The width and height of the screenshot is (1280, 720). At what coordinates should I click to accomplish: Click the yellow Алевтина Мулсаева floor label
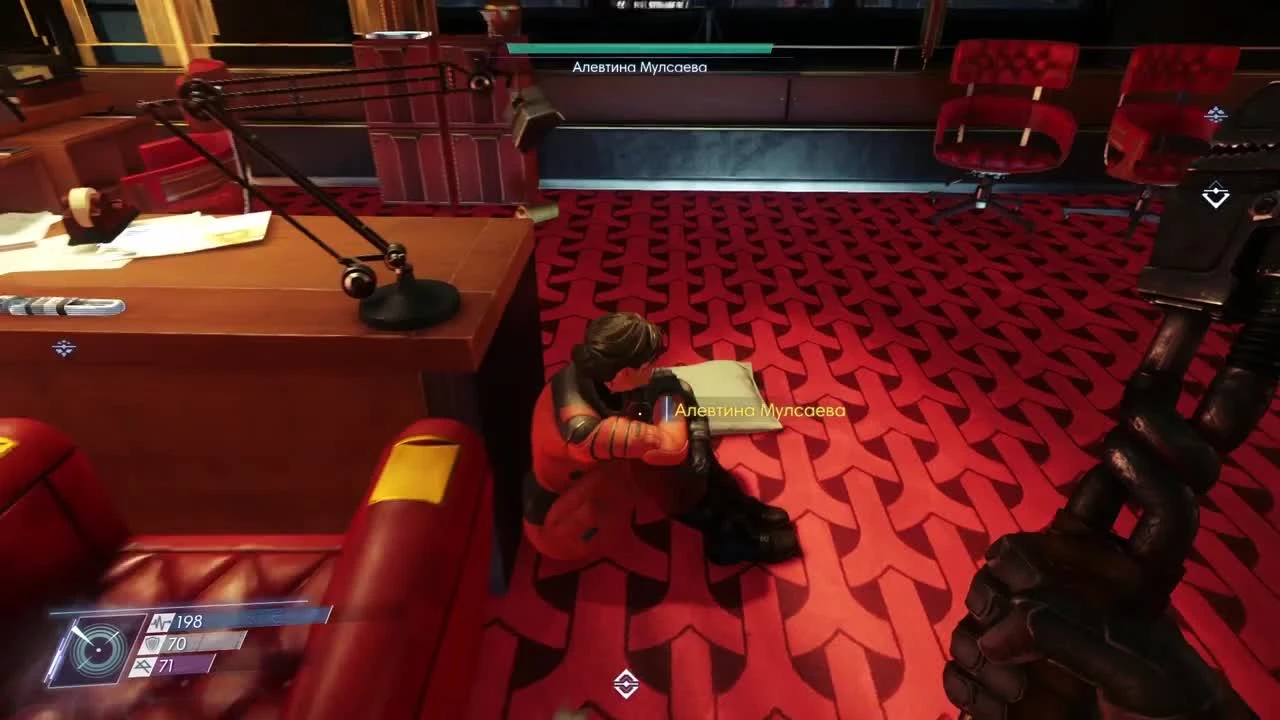(x=760, y=410)
